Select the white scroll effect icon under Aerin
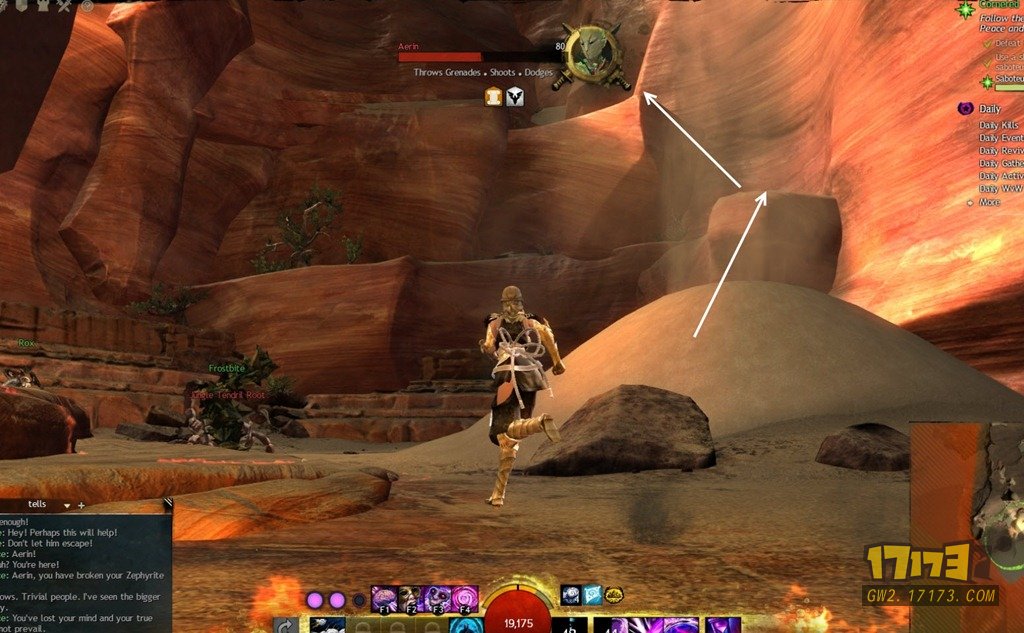Image resolution: width=1024 pixels, height=633 pixels. [493, 96]
